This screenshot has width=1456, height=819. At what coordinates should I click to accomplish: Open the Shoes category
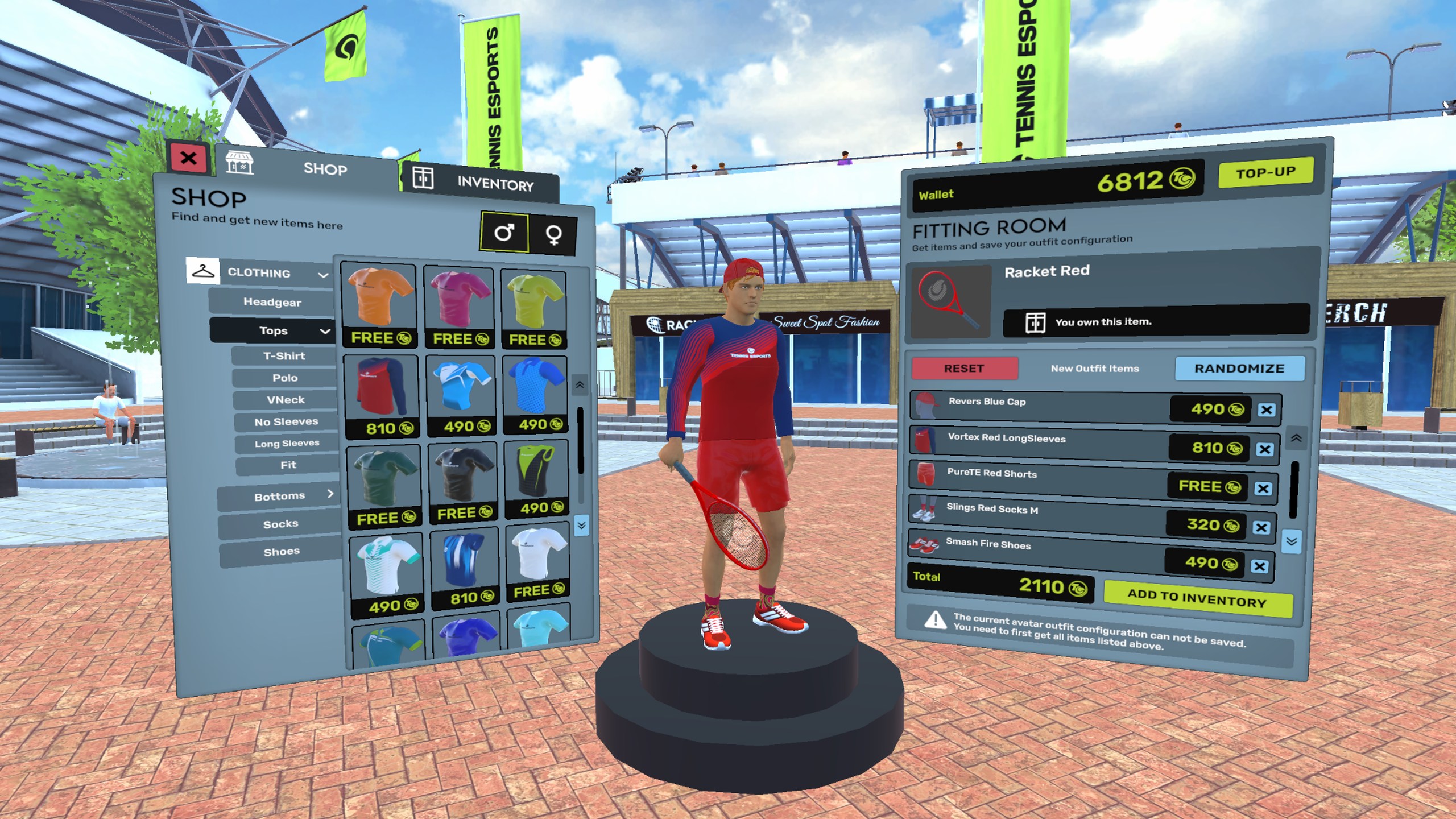point(282,552)
